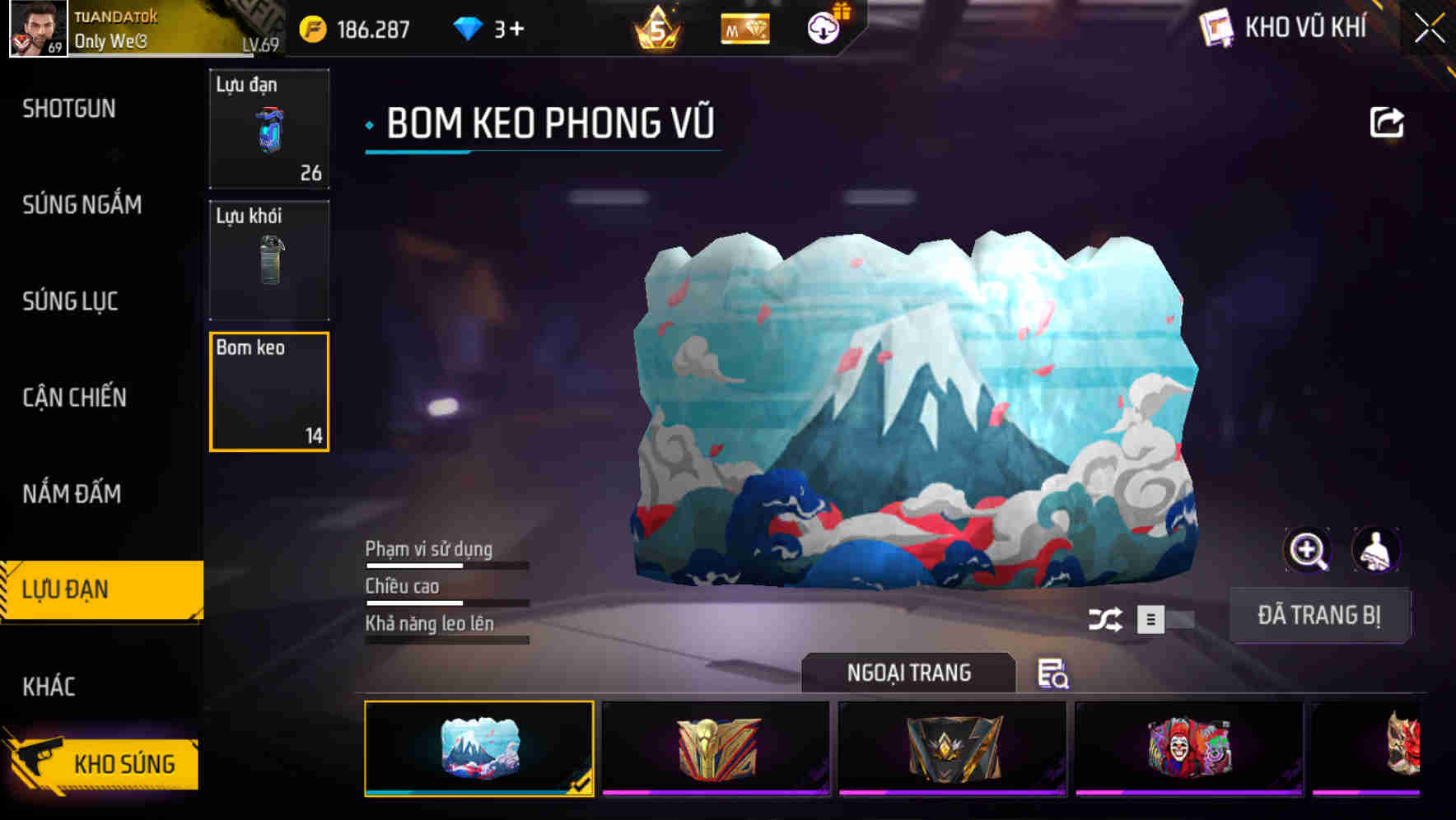The image size is (1456, 820).
Task: Select the Bom keo grenade slot
Action: (x=269, y=392)
